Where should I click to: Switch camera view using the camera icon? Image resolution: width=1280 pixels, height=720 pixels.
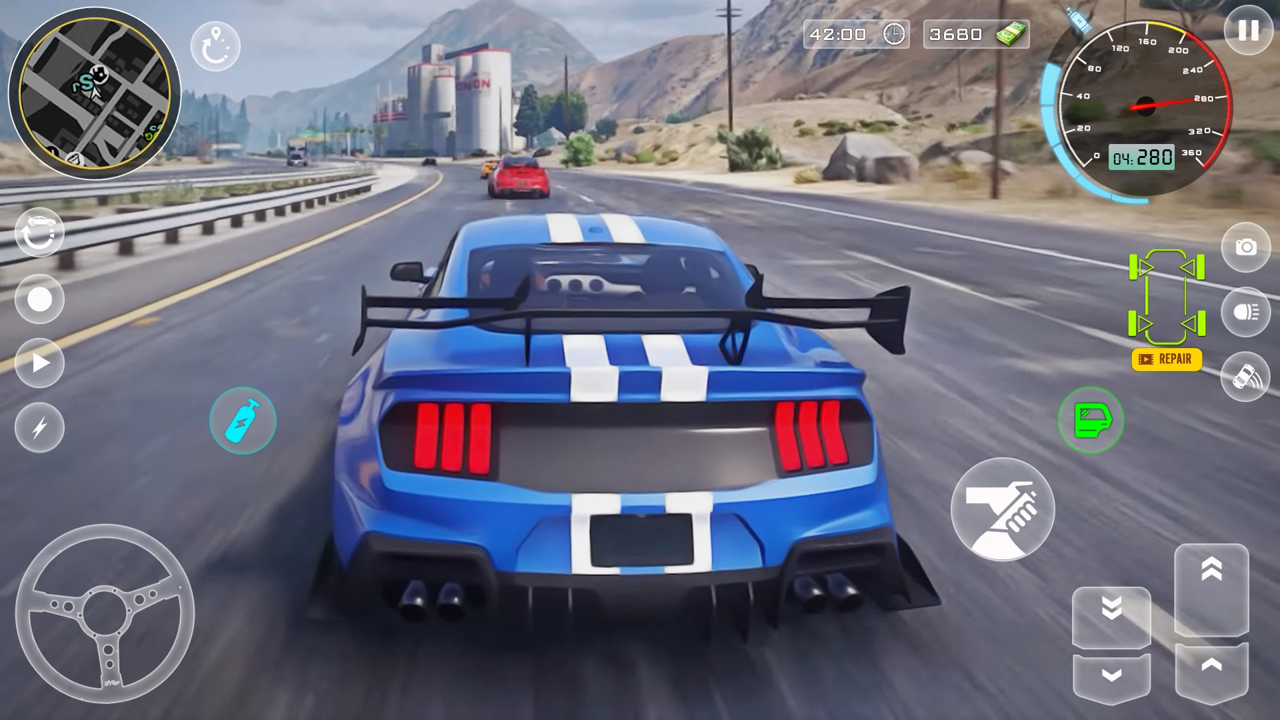coord(1246,247)
